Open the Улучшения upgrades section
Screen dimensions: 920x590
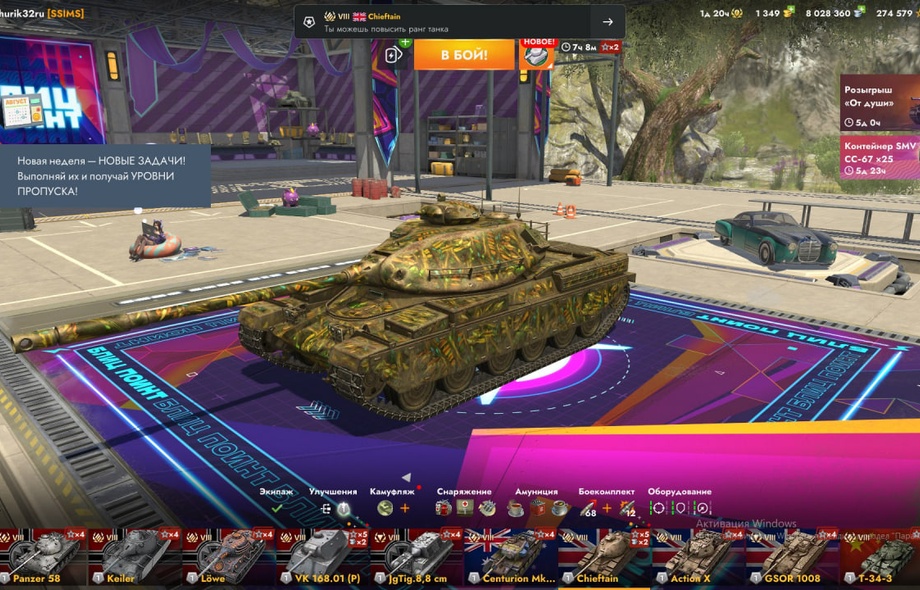(333, 507)
